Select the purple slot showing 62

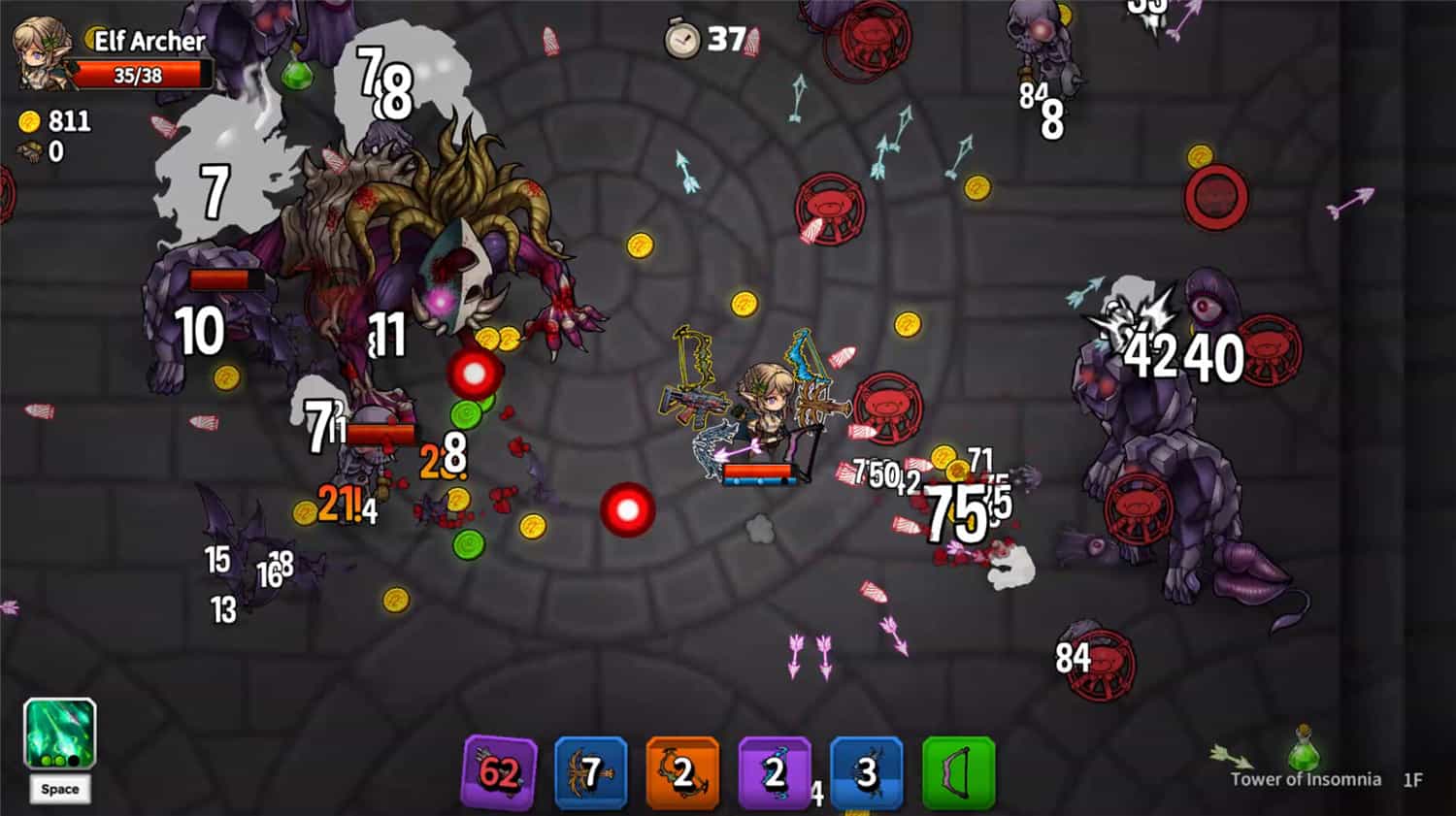click(500, 772)
